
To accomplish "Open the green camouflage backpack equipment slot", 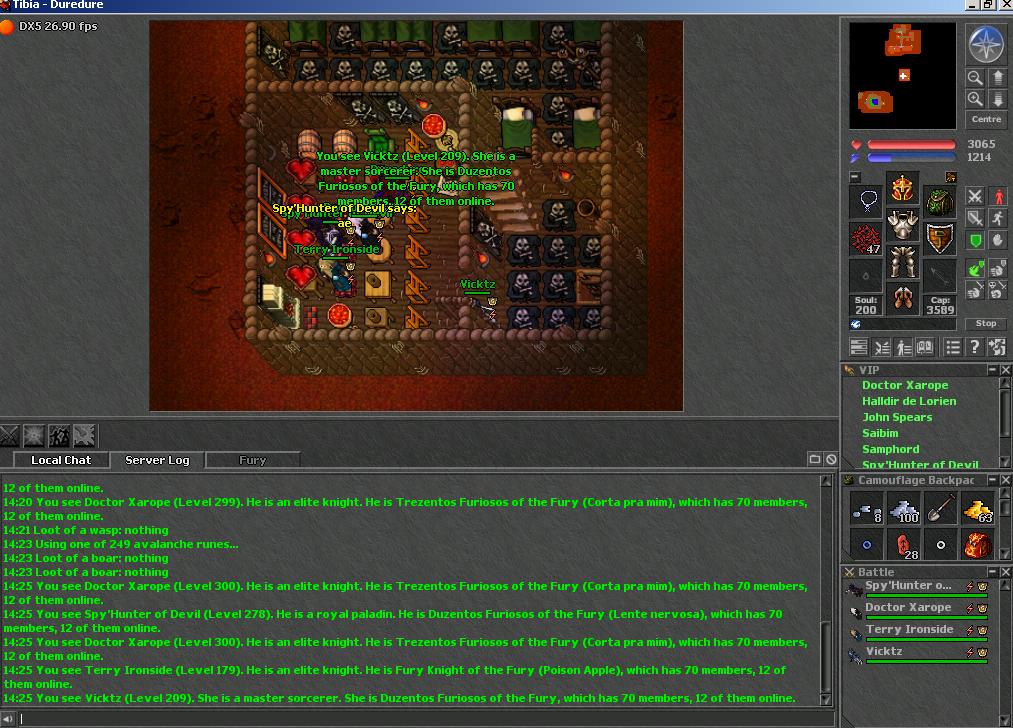I will pos(939,201).
